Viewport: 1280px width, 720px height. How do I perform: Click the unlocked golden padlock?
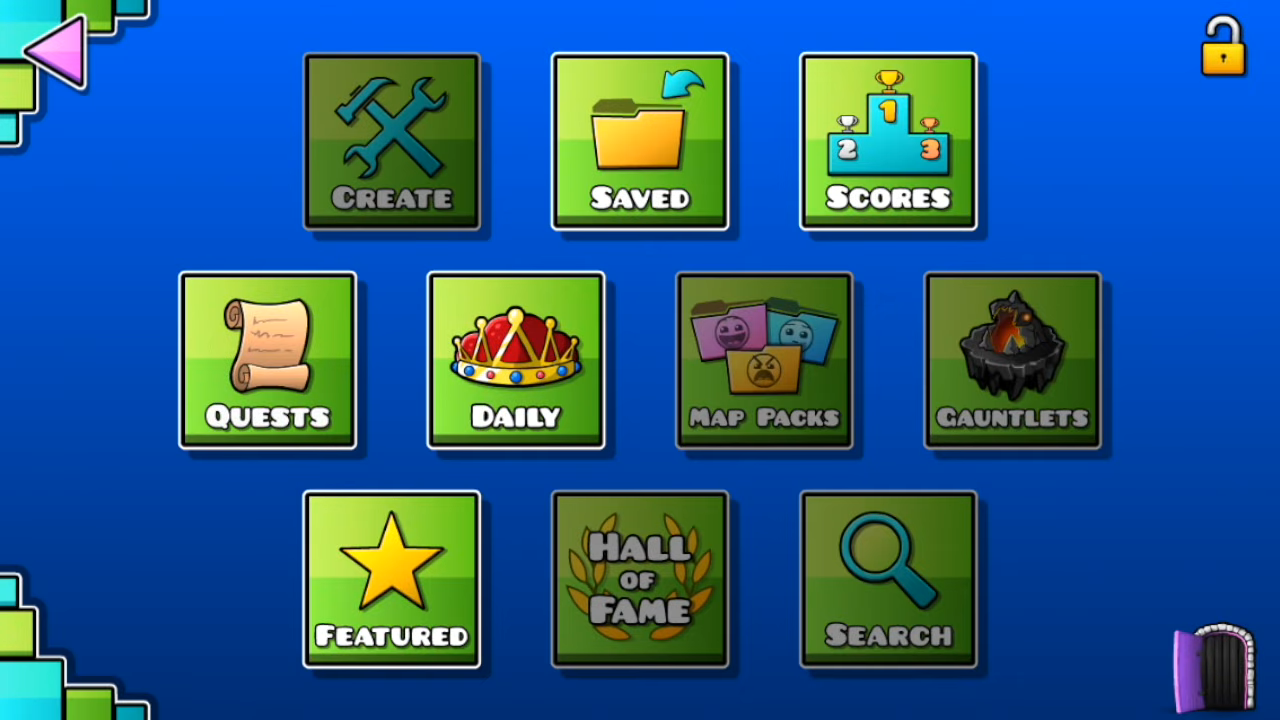1223,46
